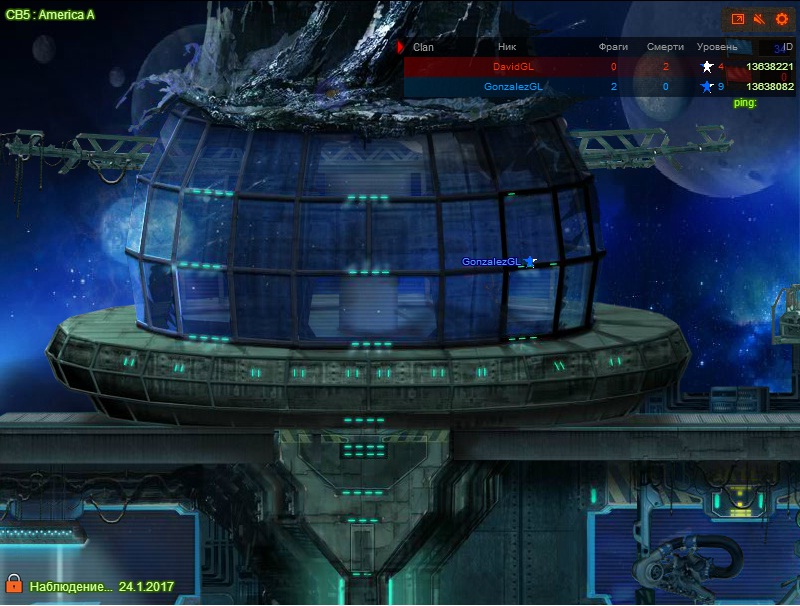Toggle the muted sound icon
Image resolution: width=800 pixels, height=606 pixels.
(760, 19)
